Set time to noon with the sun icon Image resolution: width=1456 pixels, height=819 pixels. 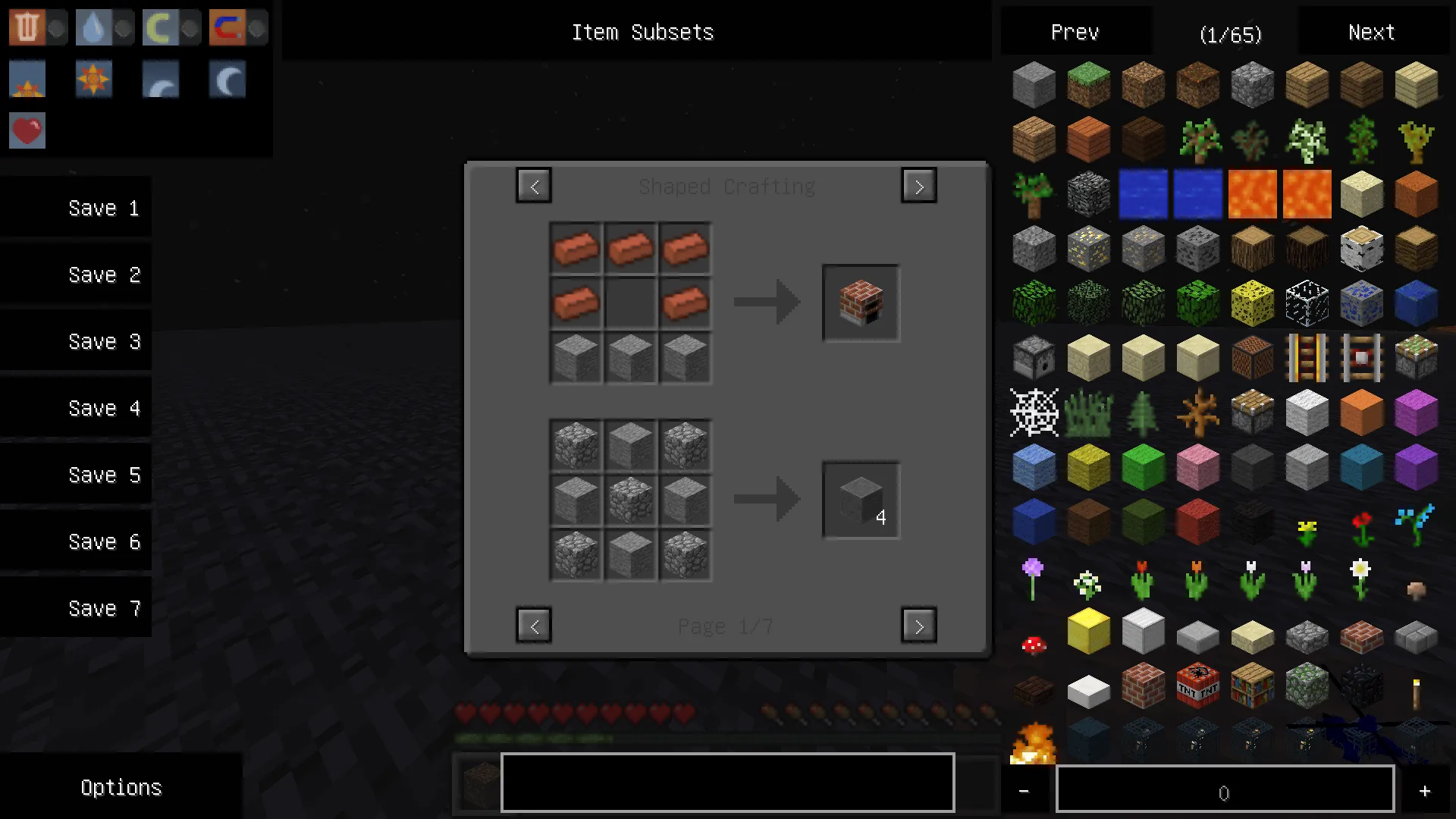[x=93, y=79]
